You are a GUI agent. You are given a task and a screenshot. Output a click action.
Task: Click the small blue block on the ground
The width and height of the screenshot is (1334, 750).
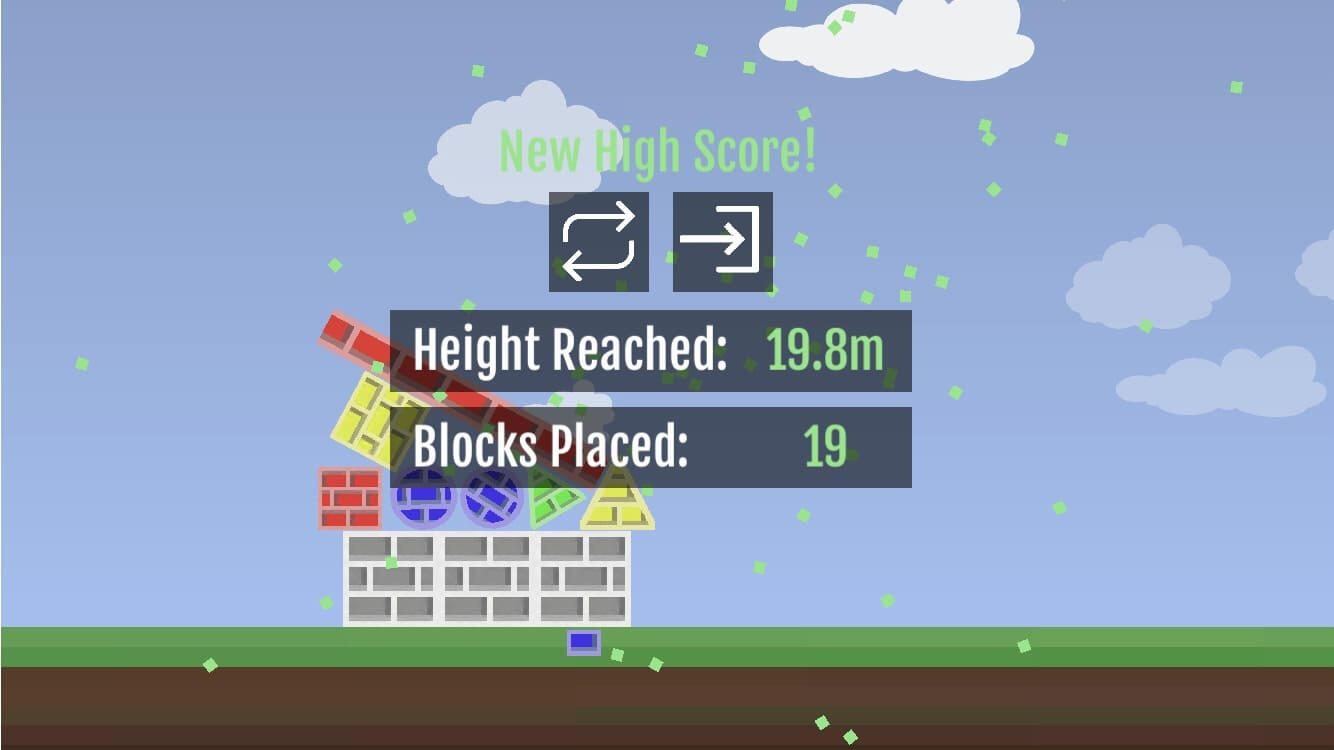click(x=583, y=640)
